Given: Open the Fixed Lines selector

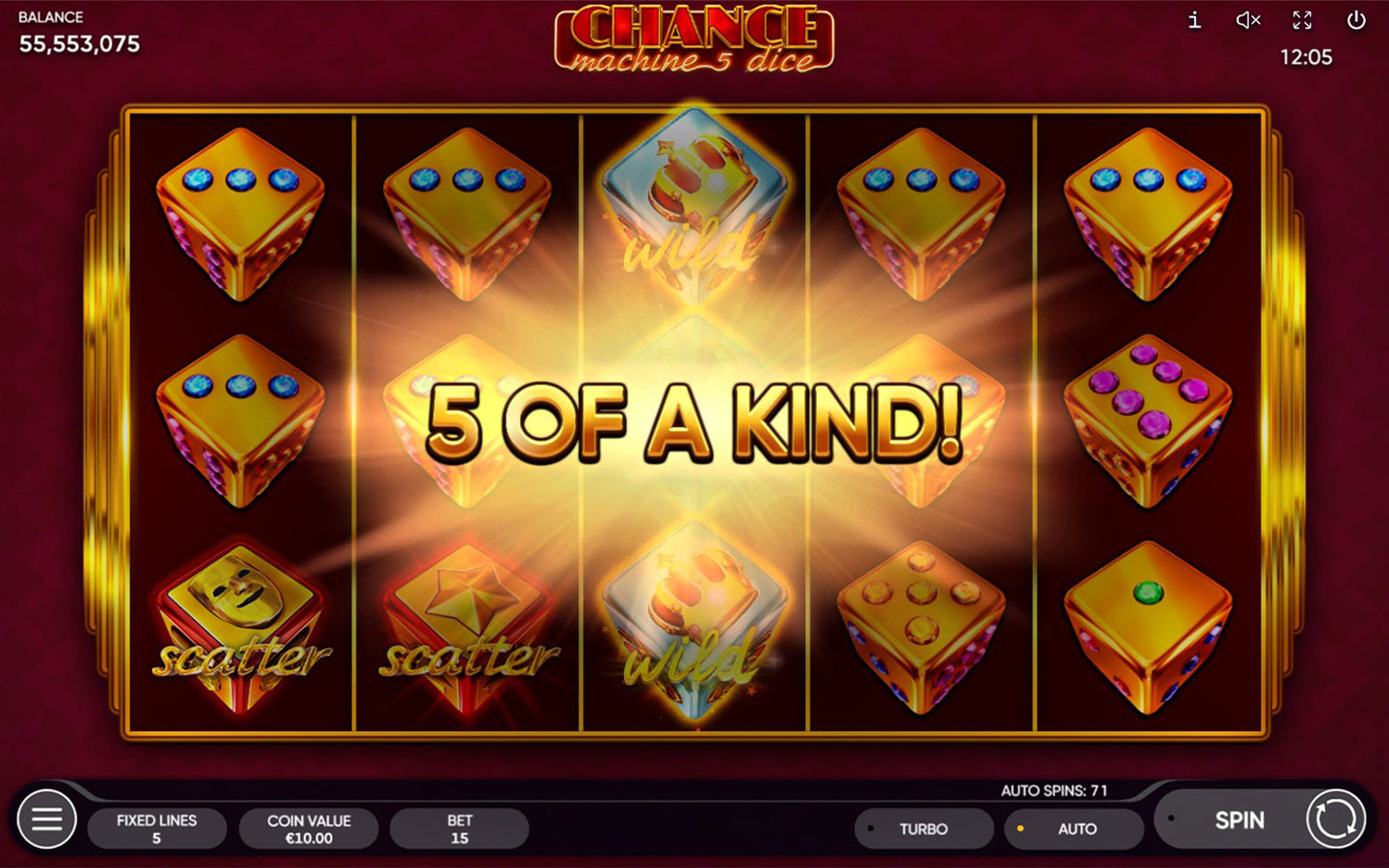Looking at the screenshot, I should coord(156,828).
